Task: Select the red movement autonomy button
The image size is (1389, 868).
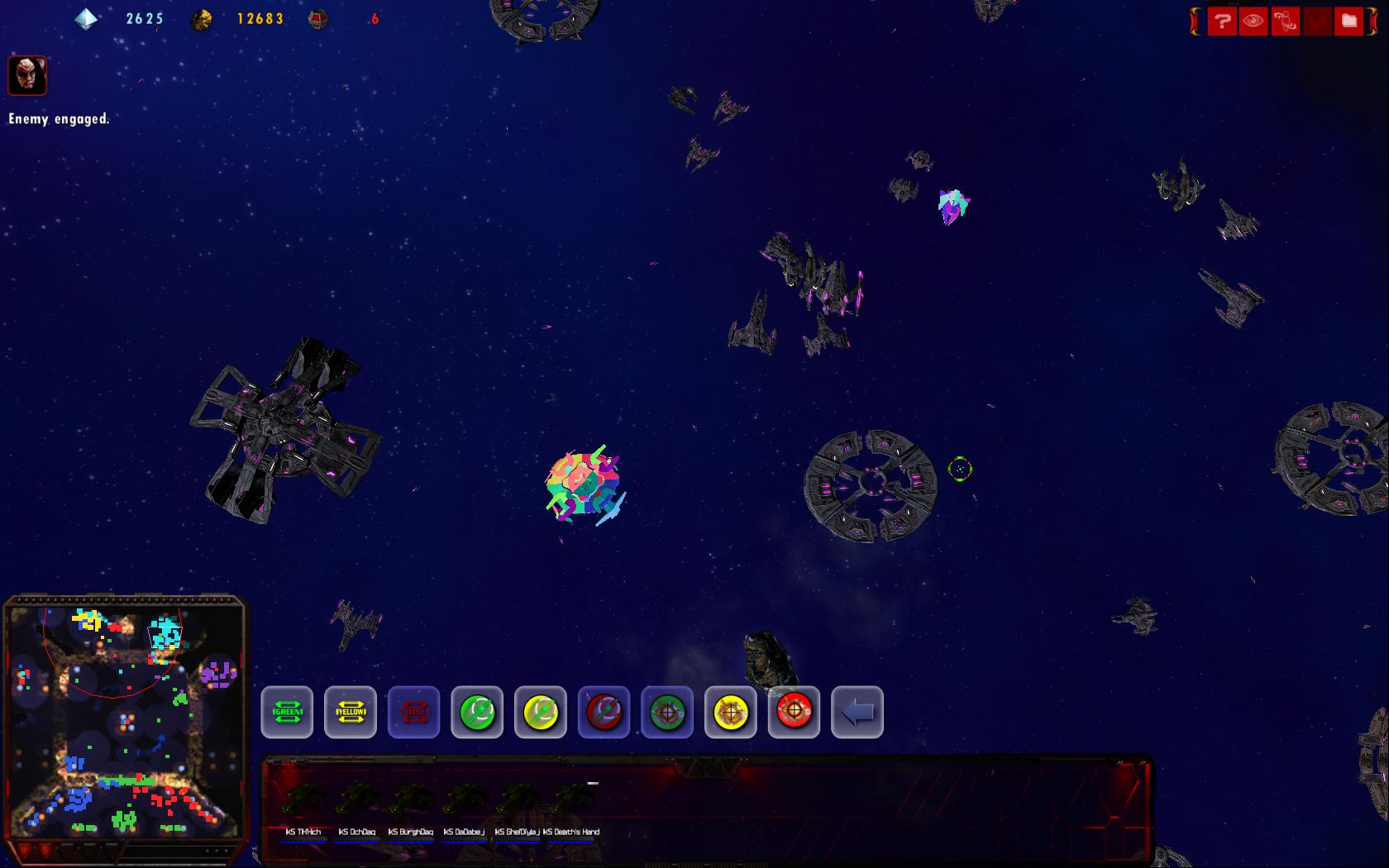Action: coord(604,712)
